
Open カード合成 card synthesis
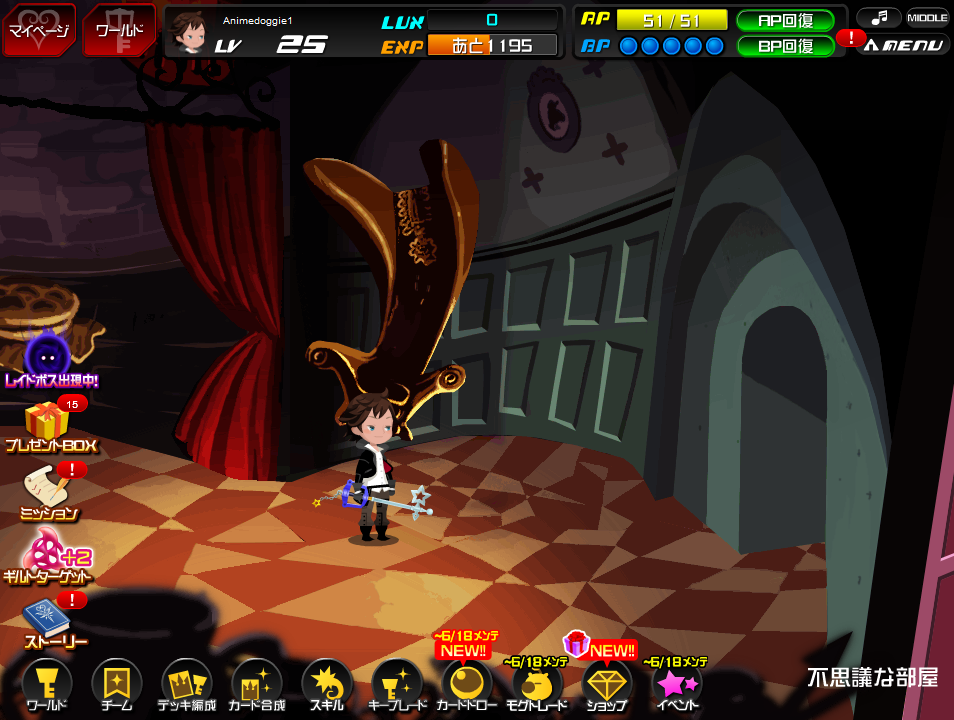point(257,685)
